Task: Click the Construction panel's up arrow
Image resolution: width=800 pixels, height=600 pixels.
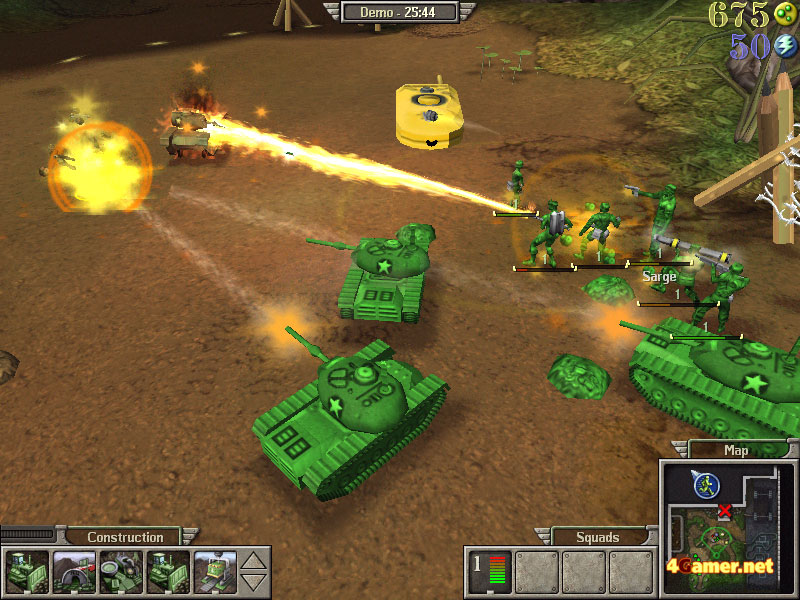Action: pos(256,561)
